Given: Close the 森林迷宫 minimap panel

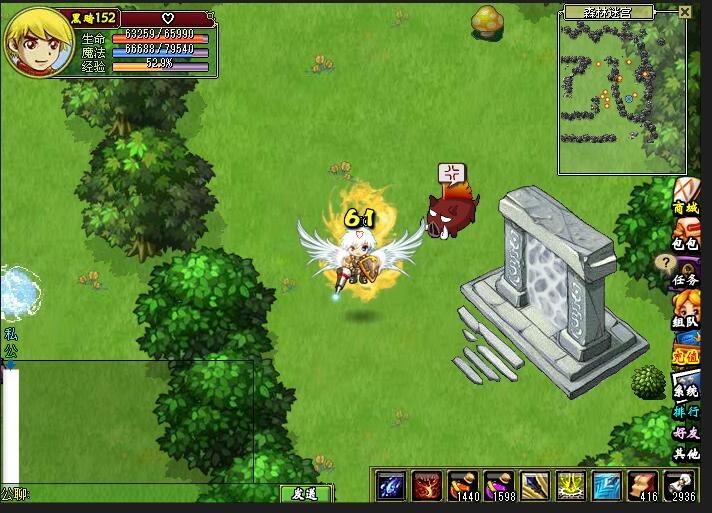Looking at the screenshot, I should 685,12.
